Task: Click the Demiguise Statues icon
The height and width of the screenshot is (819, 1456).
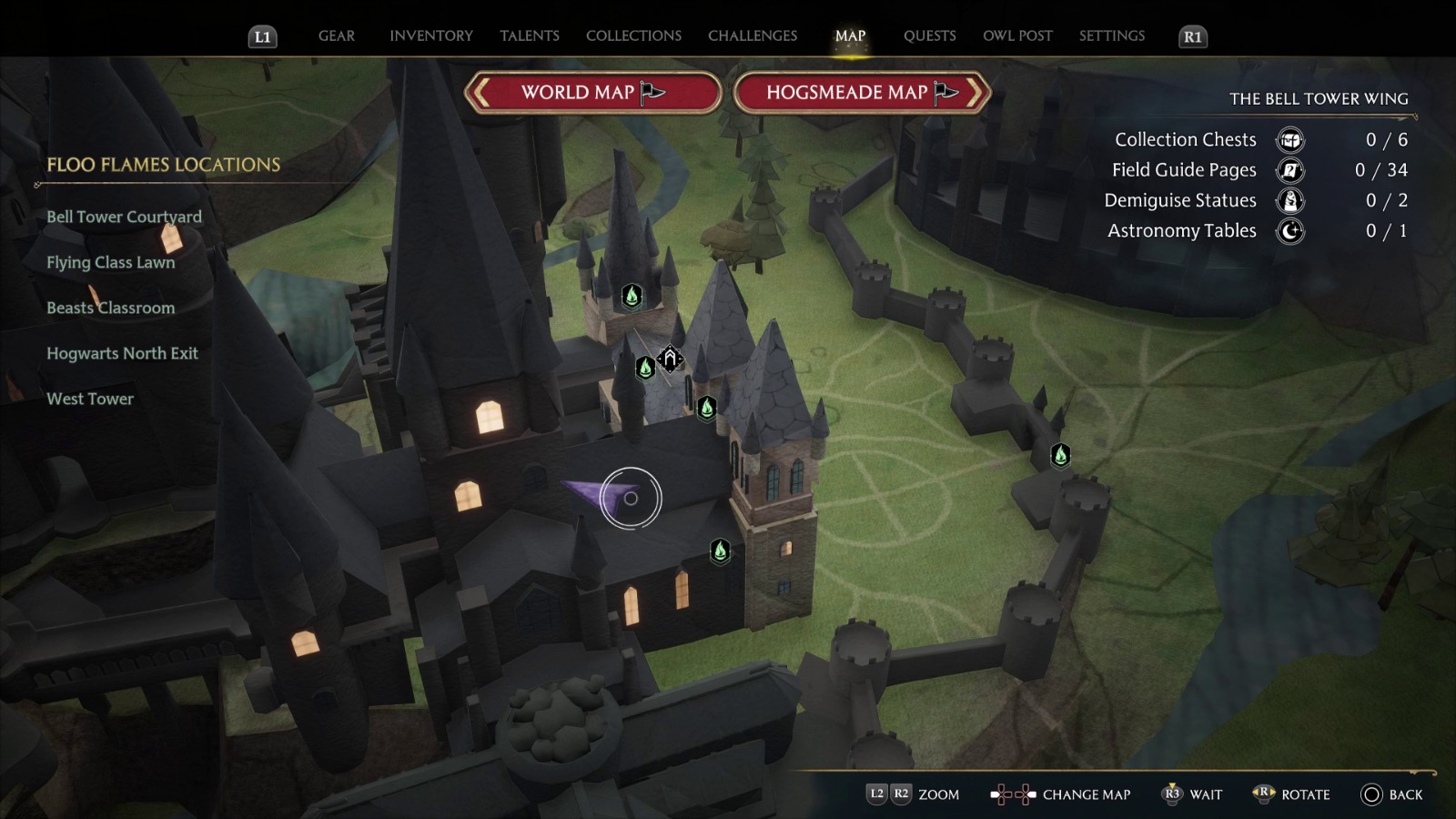Action: 1289,200
